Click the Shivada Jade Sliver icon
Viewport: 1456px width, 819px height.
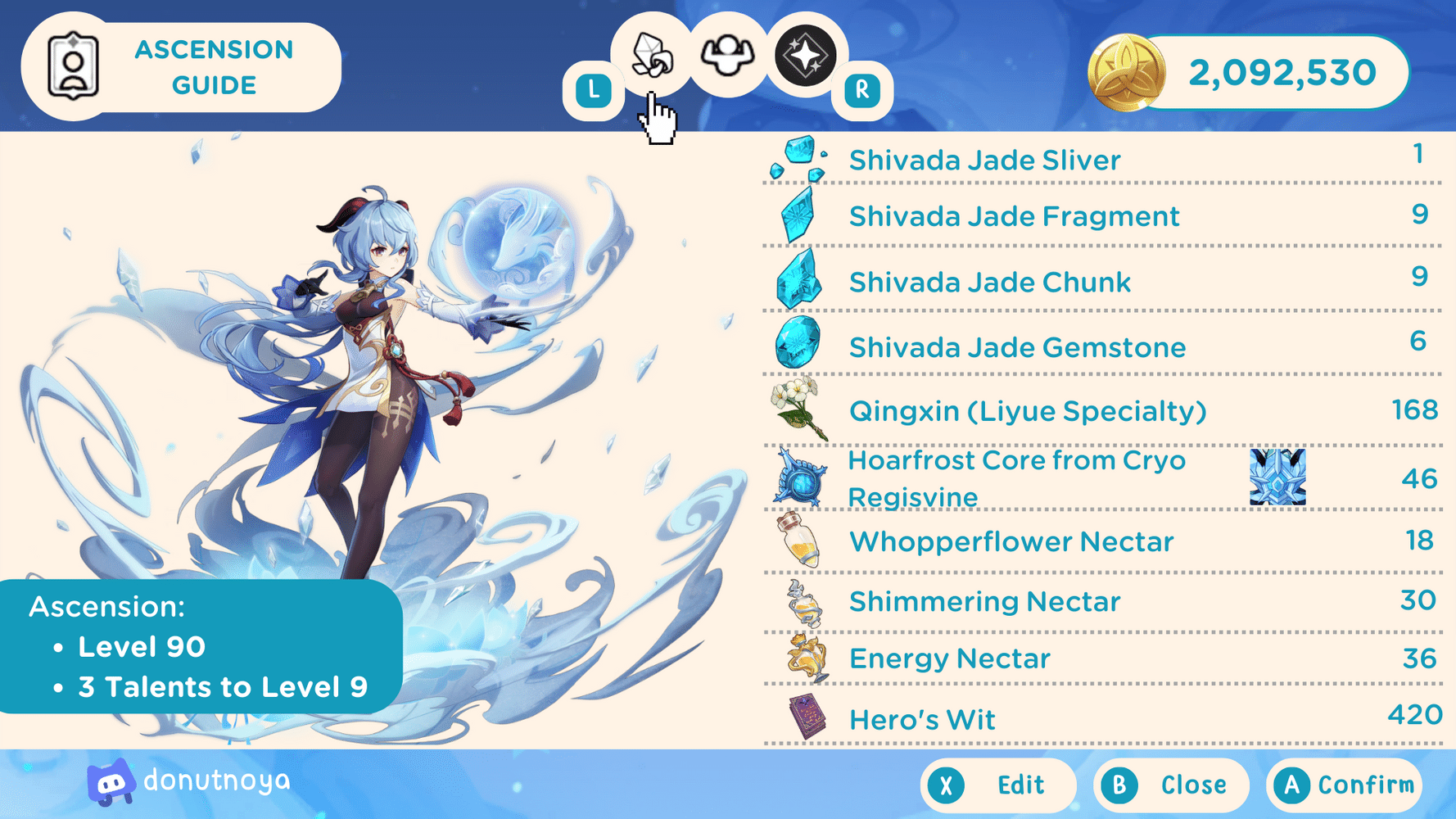[x=798, y=157]
